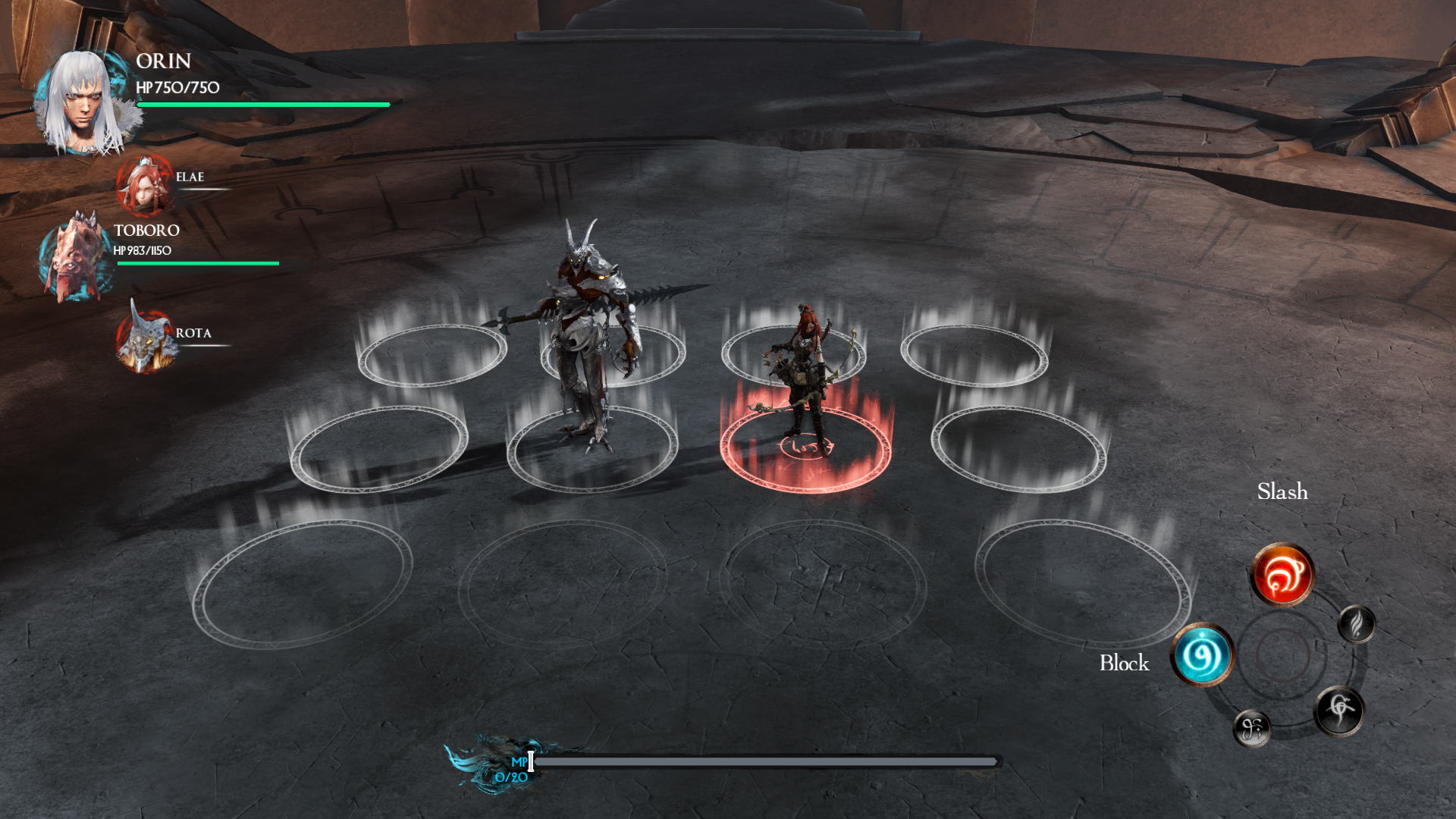Viewport: 1456px width, 819px height.
Task: Click Elae's red-haired portrait
Action: pyautogui.click(x=145, y=185)
